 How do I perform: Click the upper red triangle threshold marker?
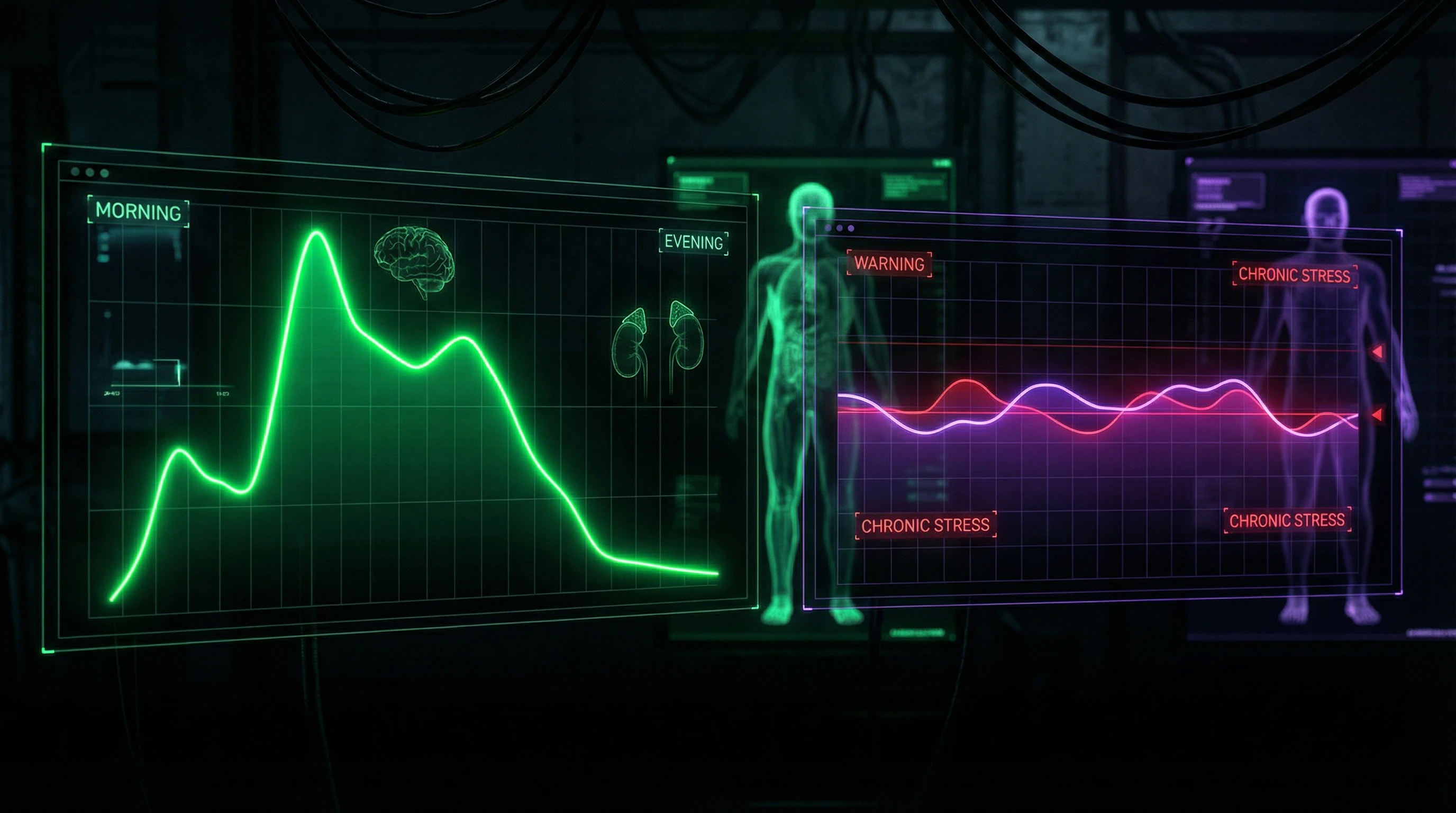coord(1378,351)
